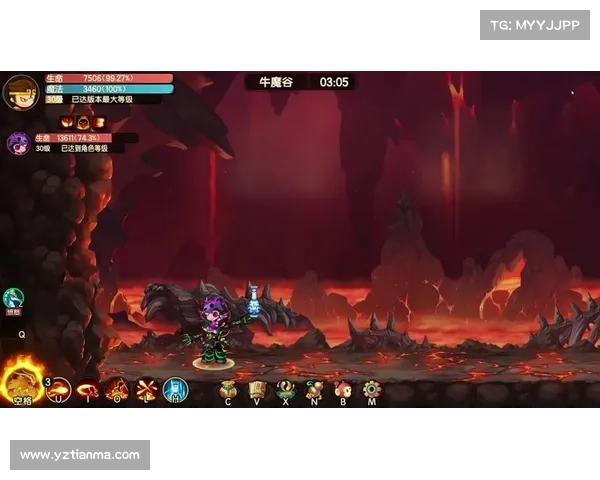
Task: Trigger the whirlwind skill marked I
Action: point(88,389)
